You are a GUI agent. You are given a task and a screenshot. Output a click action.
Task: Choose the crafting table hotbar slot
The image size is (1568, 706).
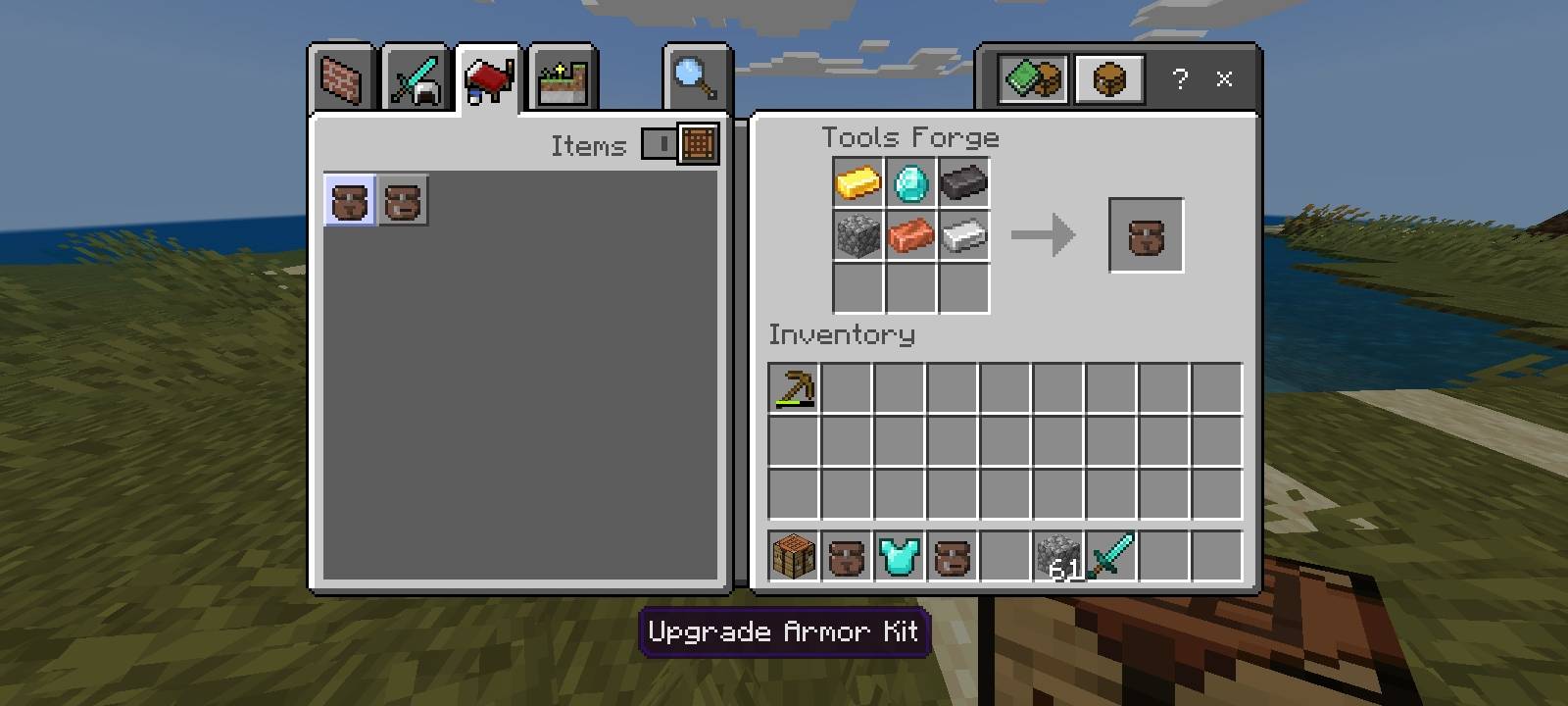[794, 557]
